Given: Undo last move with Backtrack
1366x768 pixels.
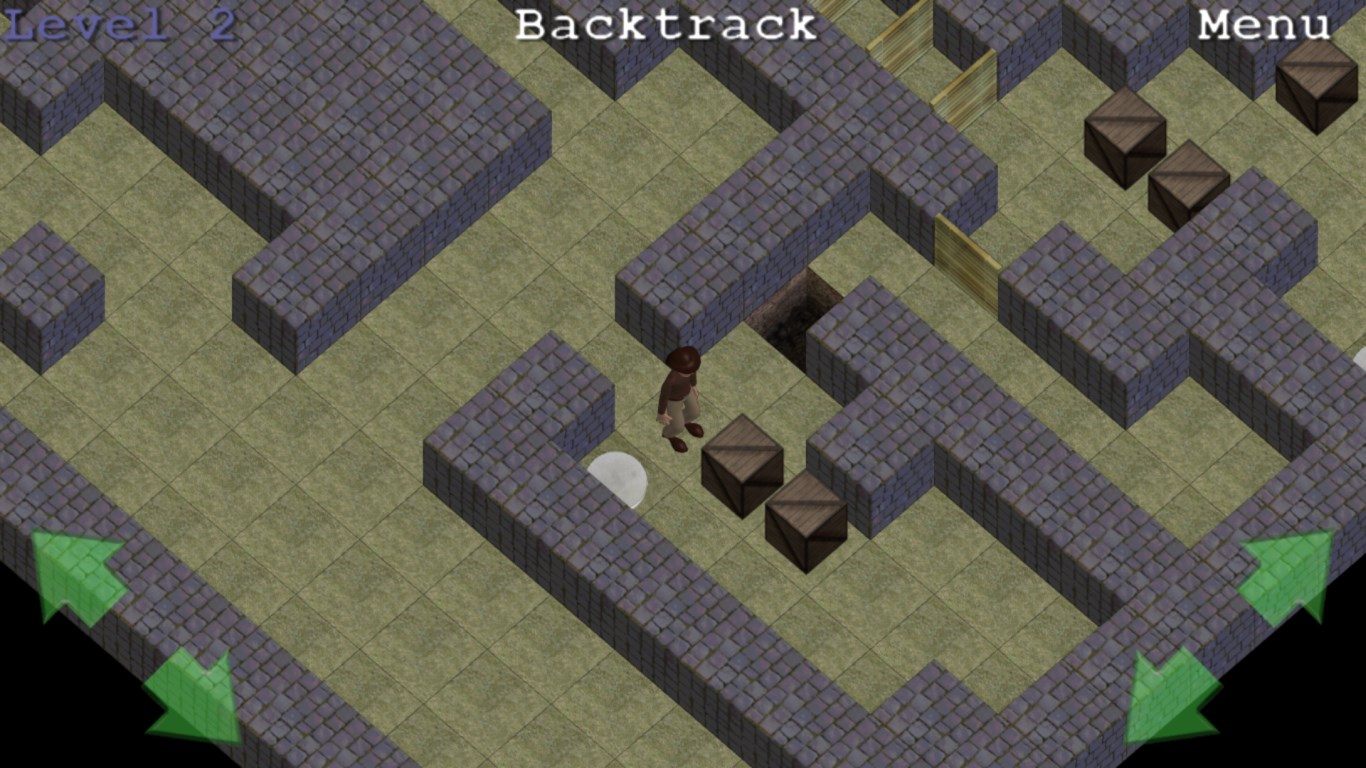Looking at the screenshot, I should pyautogui.click(x=665, y=25).
